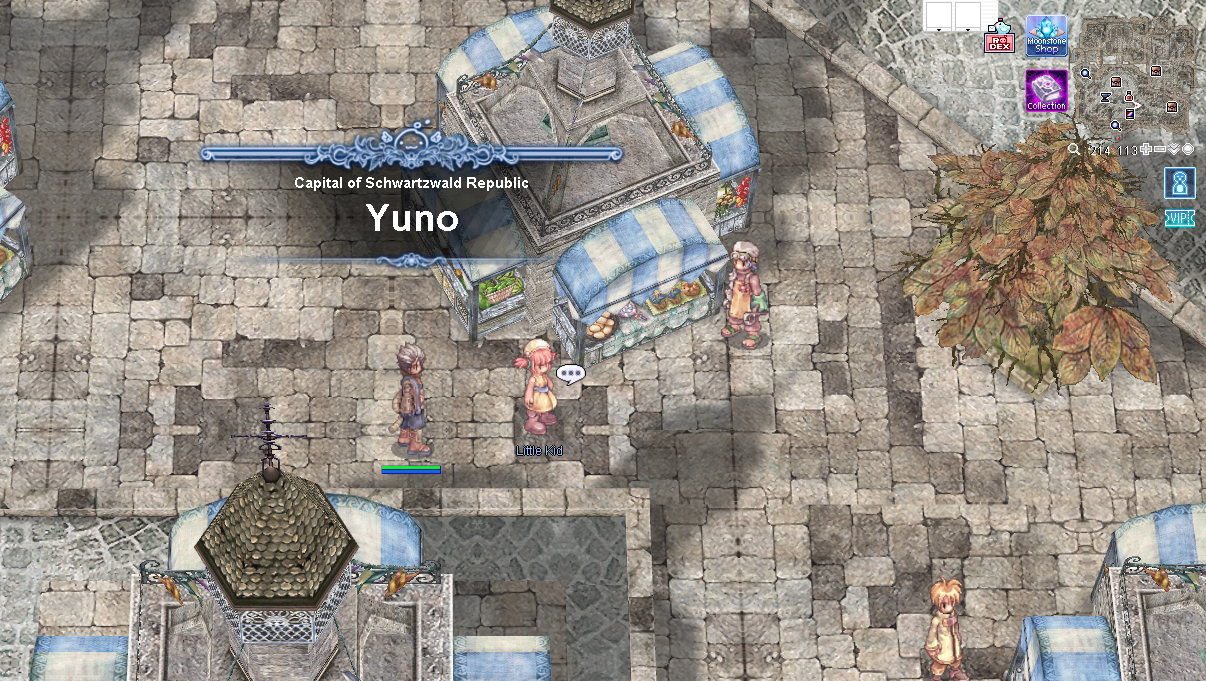Open the Moonstone Shop
The height and width of the screenshot is (681, 1206).
pyautogui.click(x=1046, y=36)
